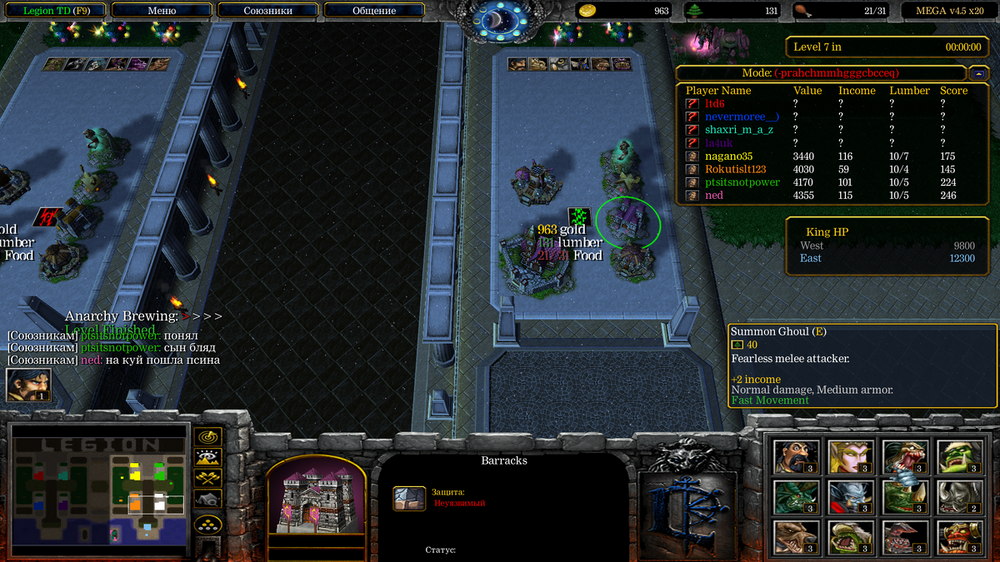Open the Союзники allies panel

coord(267,10)
